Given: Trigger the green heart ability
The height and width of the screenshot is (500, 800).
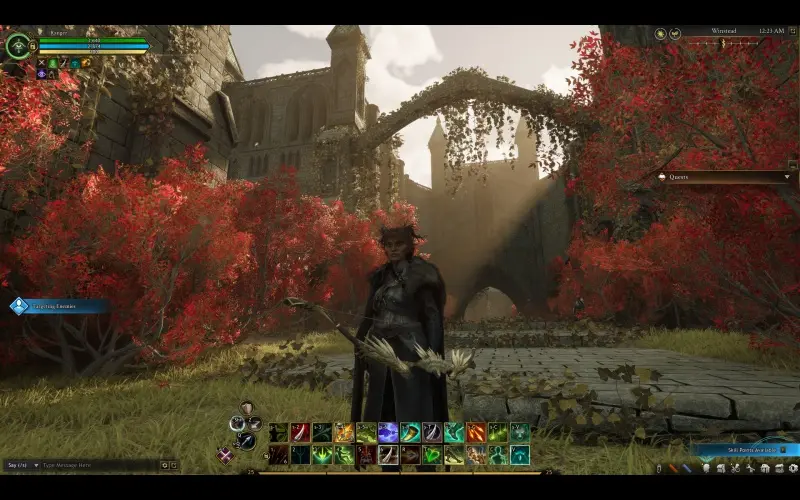Looking at the screenshot, I should click(432, 455).
